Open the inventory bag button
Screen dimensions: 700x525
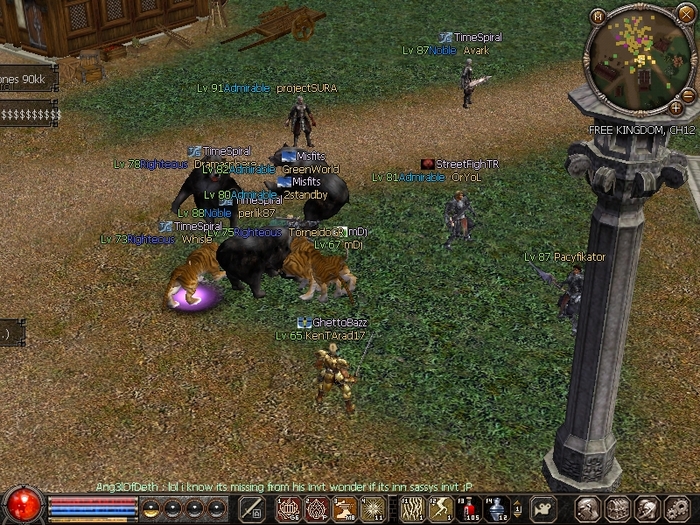coord(618,508)
